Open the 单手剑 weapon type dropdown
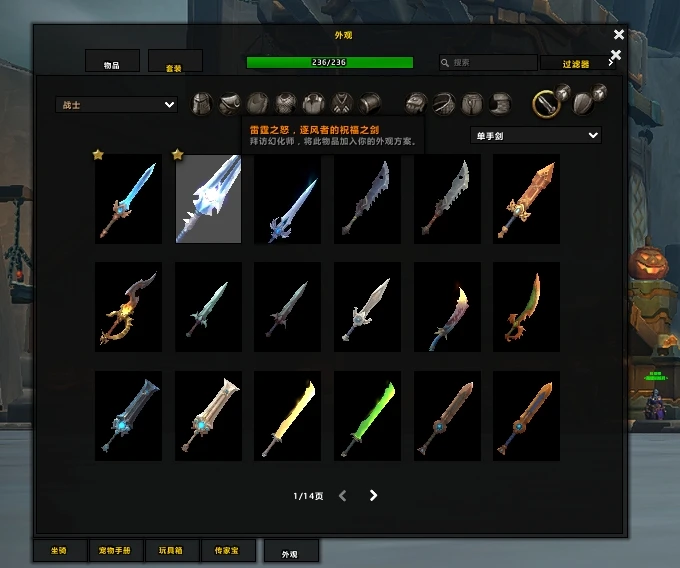Image resolution: width=680 pixels, height=568 pixels. (x=535, y=135)
